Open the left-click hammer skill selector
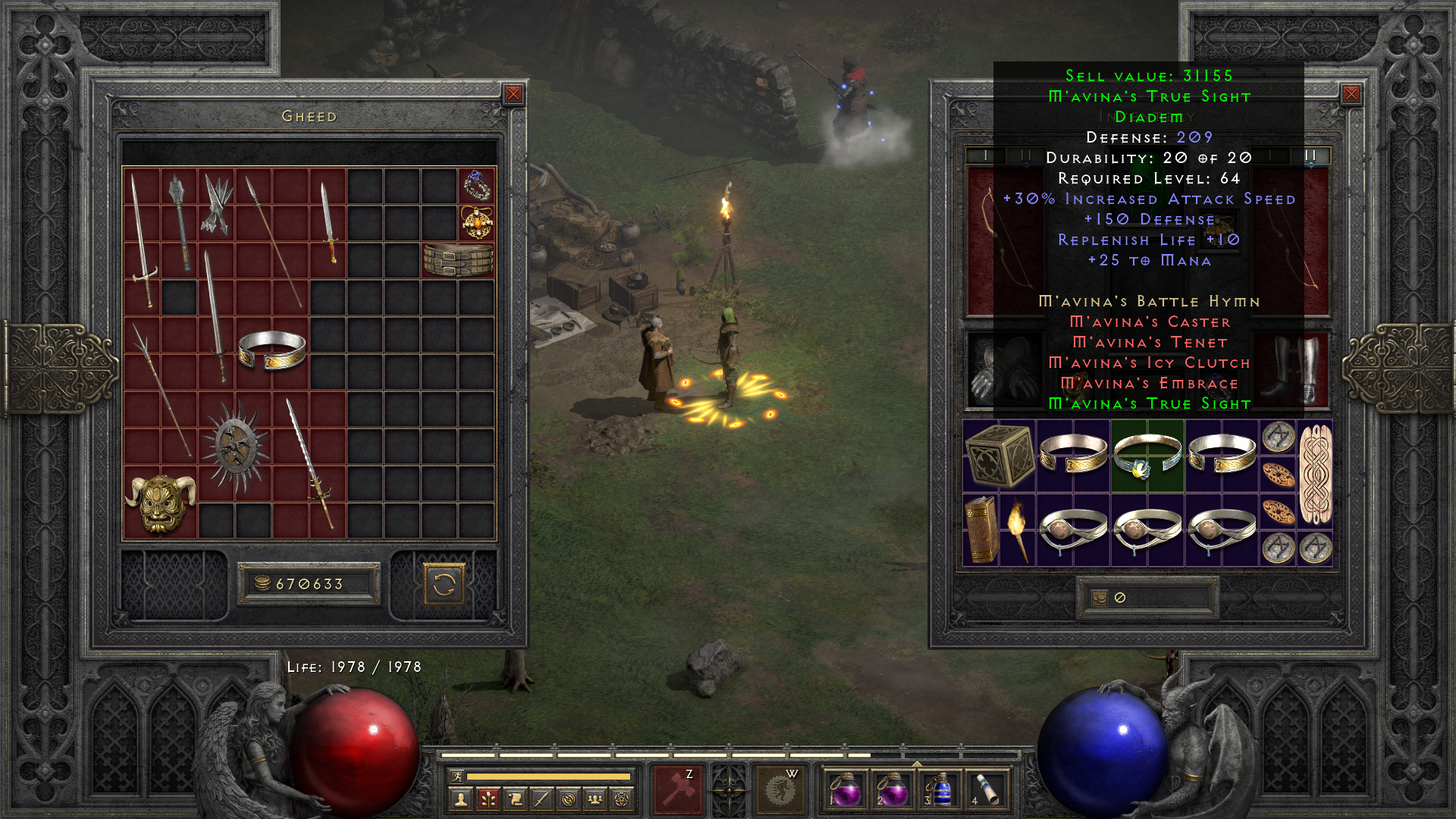Screen dimensions: 1456x819 678,789
